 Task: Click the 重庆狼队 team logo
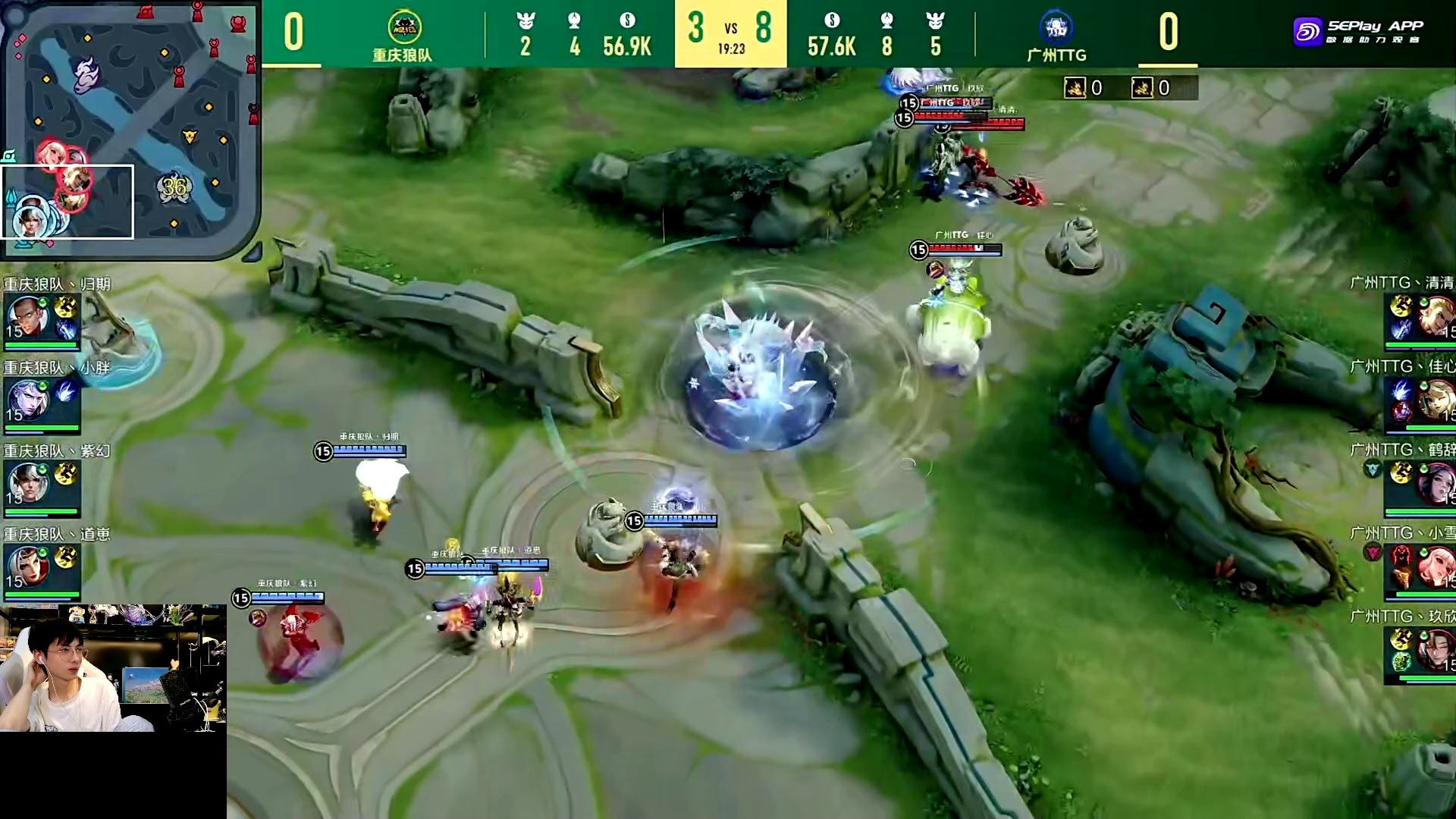click(x=404, y=29)
